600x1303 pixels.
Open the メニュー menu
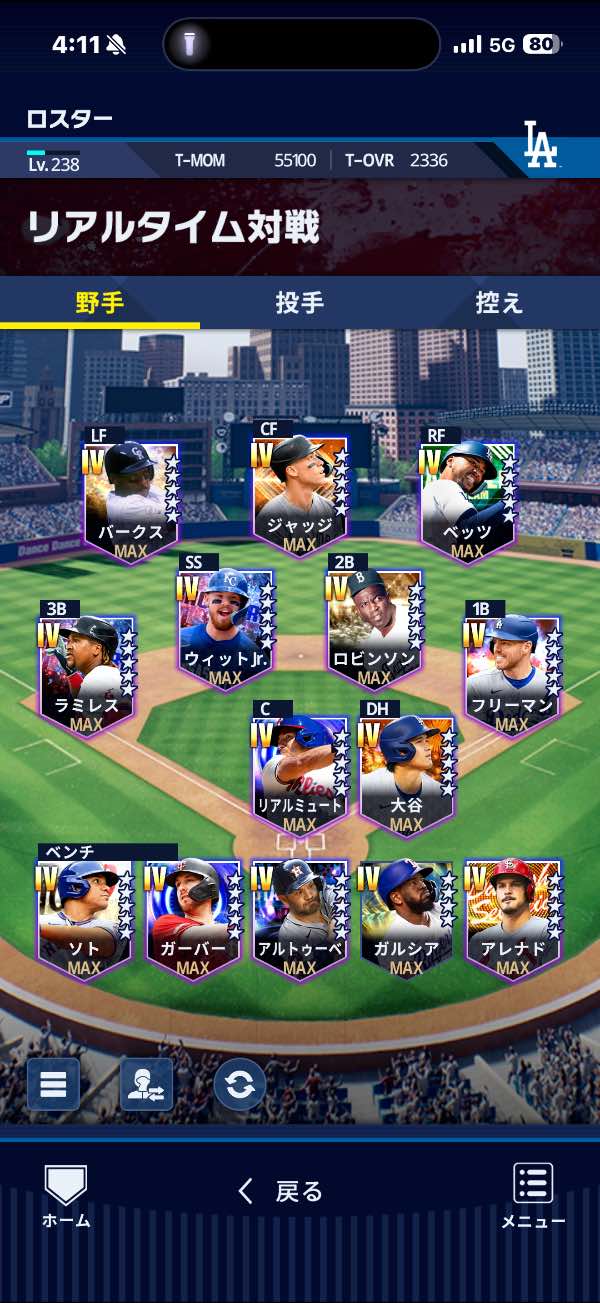[x=533, y=1195]
